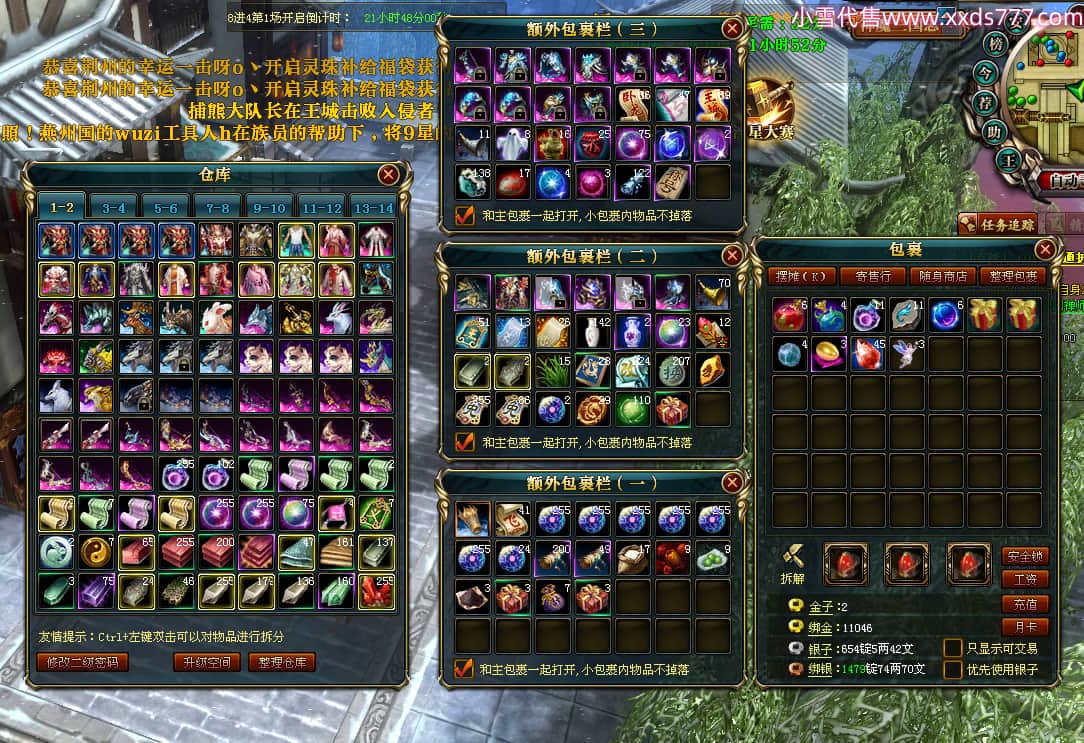Toggle the 只显示可交易 checkbox

coord(953,648)
